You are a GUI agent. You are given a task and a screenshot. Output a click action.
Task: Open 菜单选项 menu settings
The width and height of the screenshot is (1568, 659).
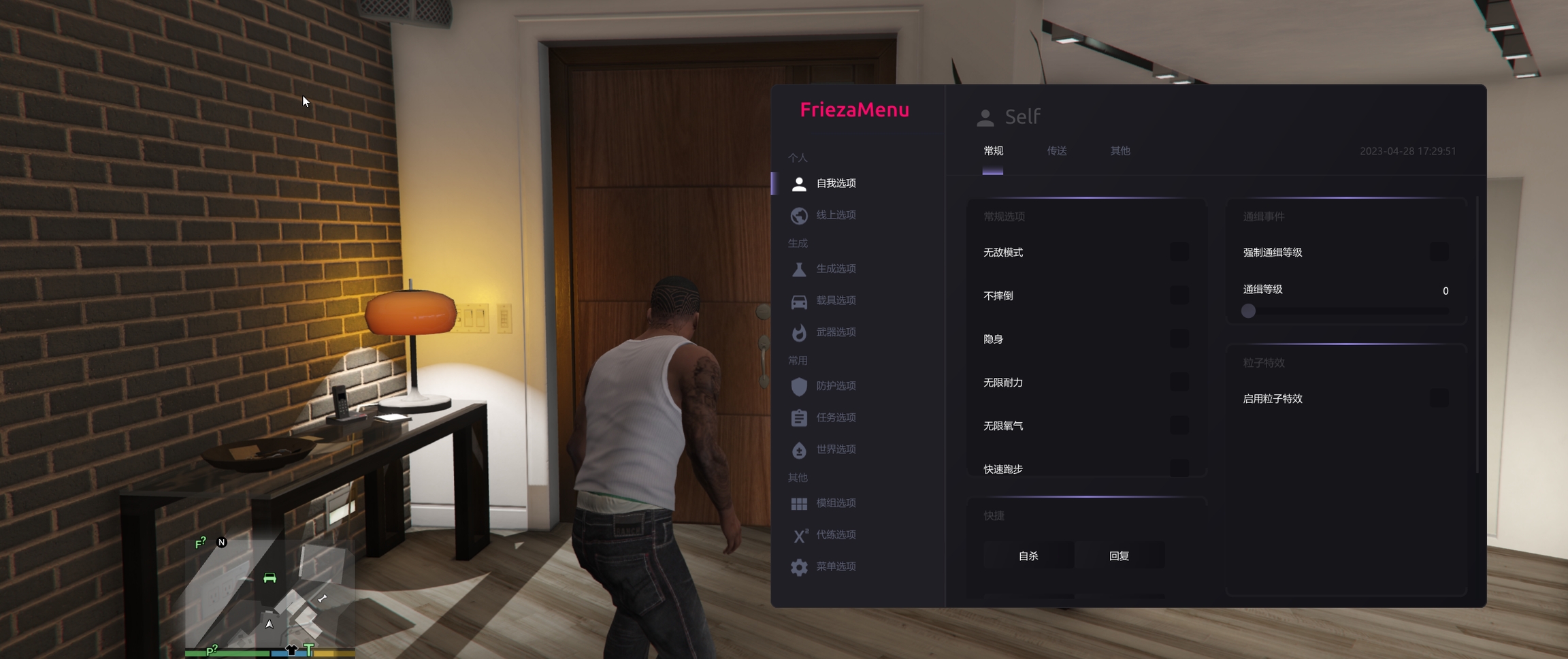pos(835,566)
